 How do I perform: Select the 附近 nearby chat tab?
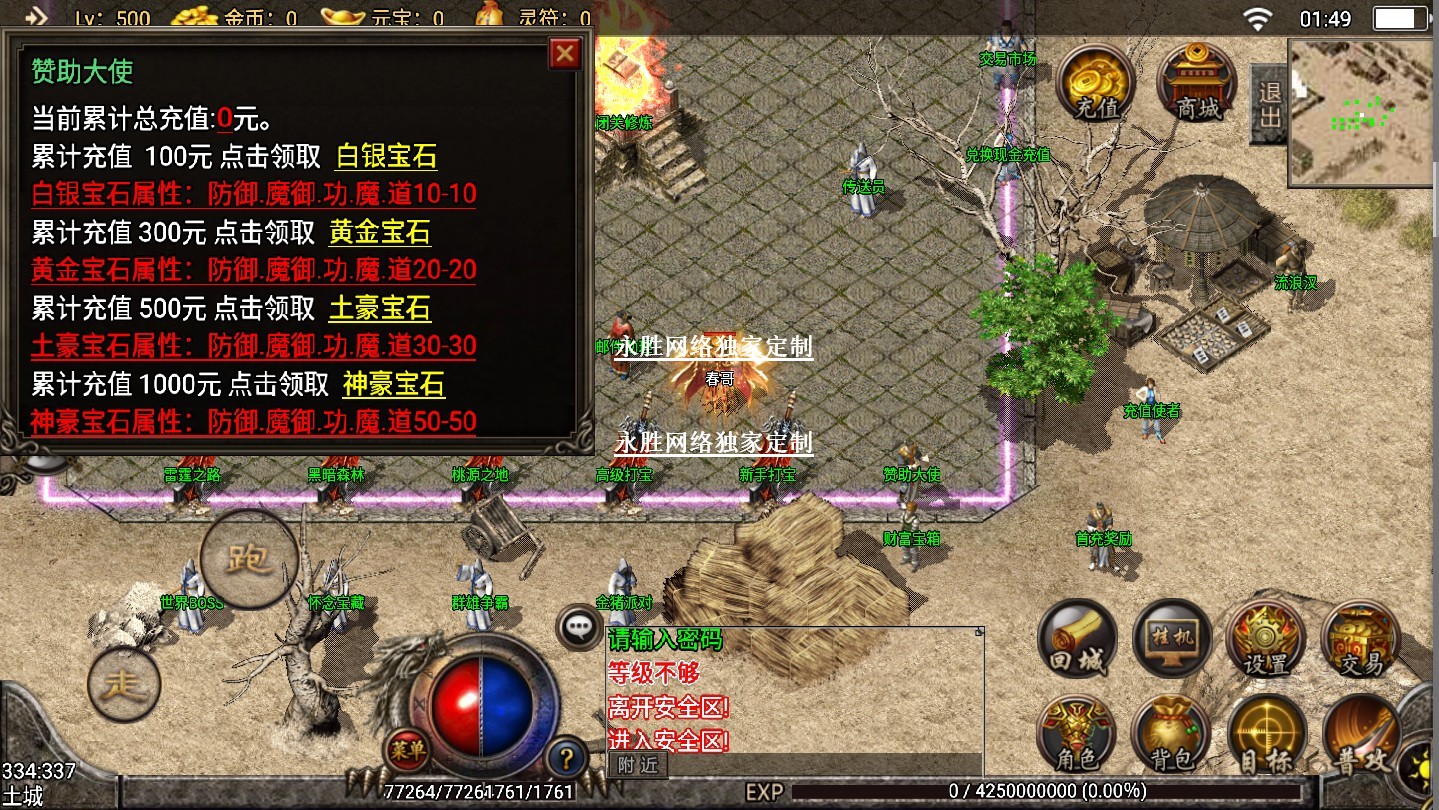pyautogui.click(x=637, y=765)
